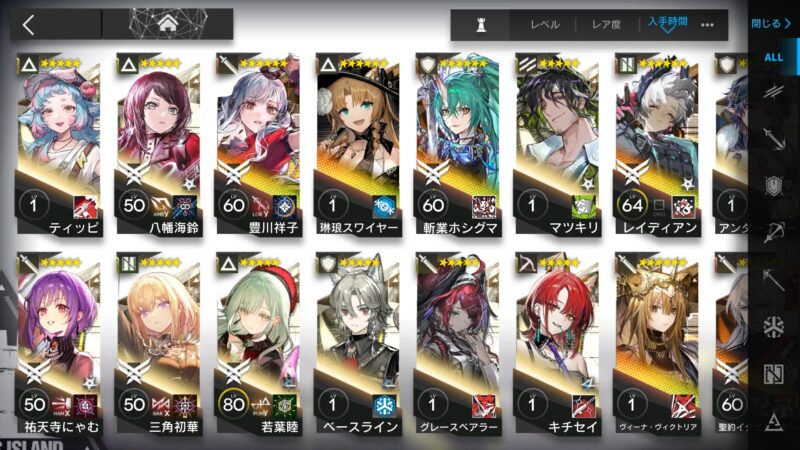Select the ALL class filter
800x450 pixels.
pyautogui.click(x=773, y=57)
